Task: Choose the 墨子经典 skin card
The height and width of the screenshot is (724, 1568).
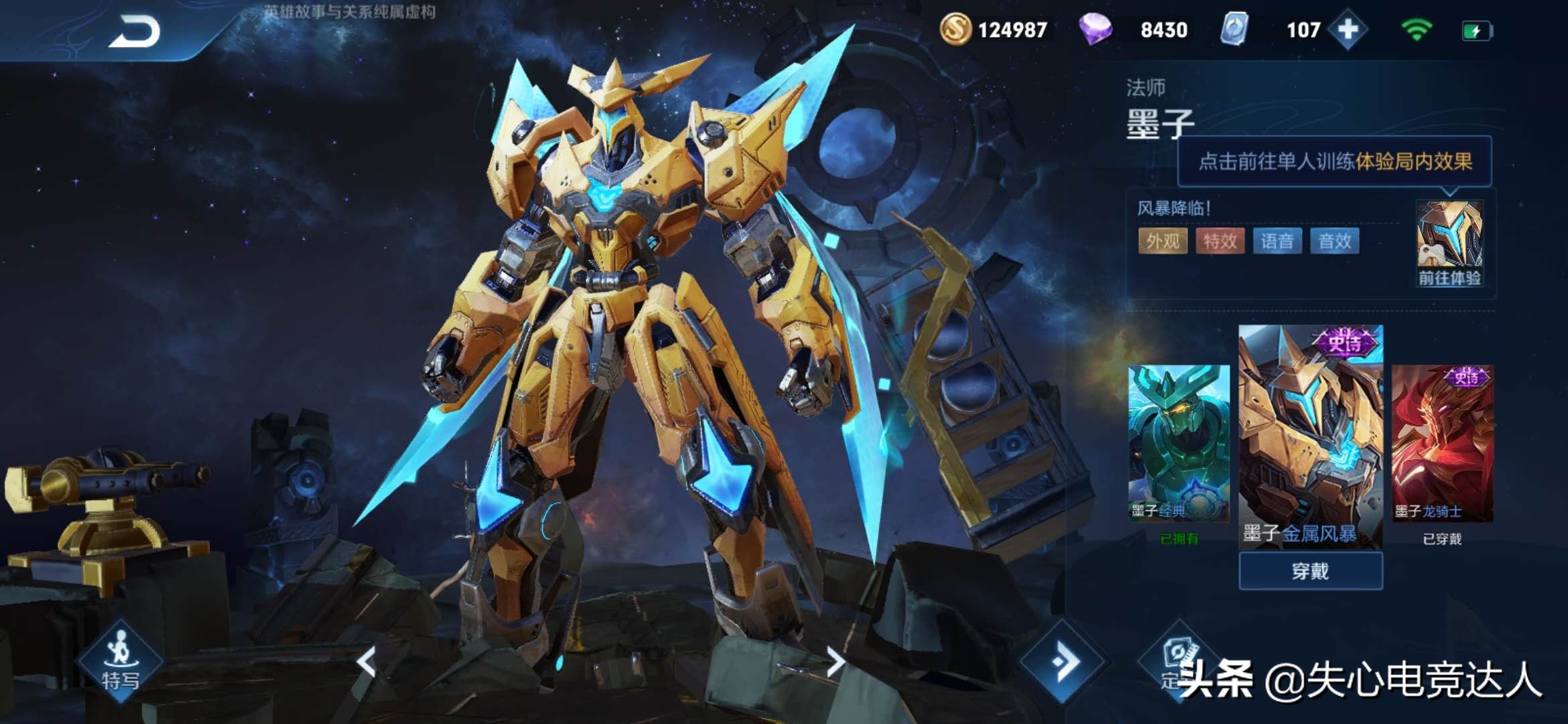Action: [1179, 443]
